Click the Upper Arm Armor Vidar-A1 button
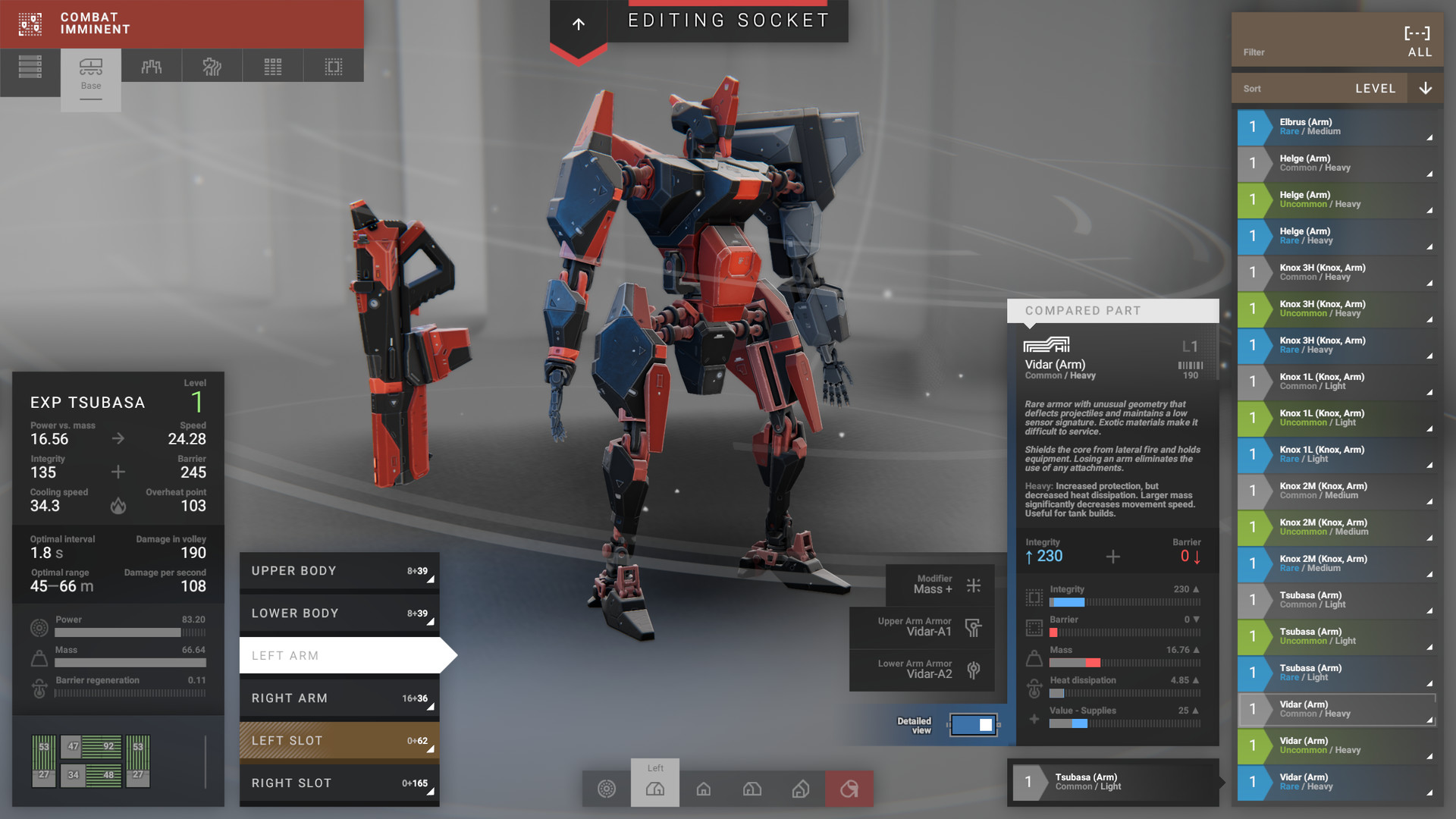The height and width of the screenshot is (819, 1456). pyautogui.click(x=921, y=629)
